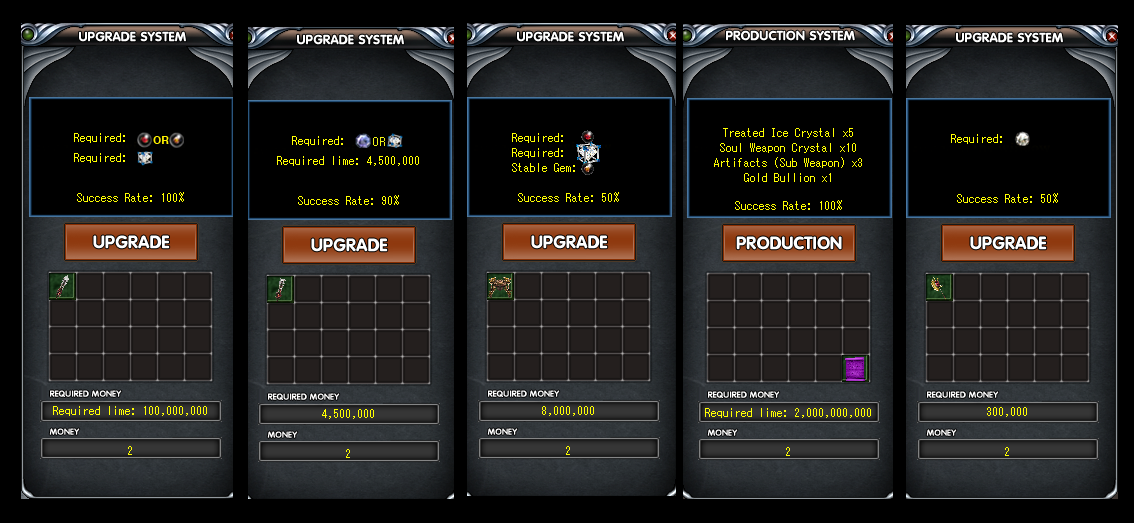The height and width of the screenshot is (523, 1134).
Task: Click UPGRADE in the 300,000 money panel
Action: 1007,243
